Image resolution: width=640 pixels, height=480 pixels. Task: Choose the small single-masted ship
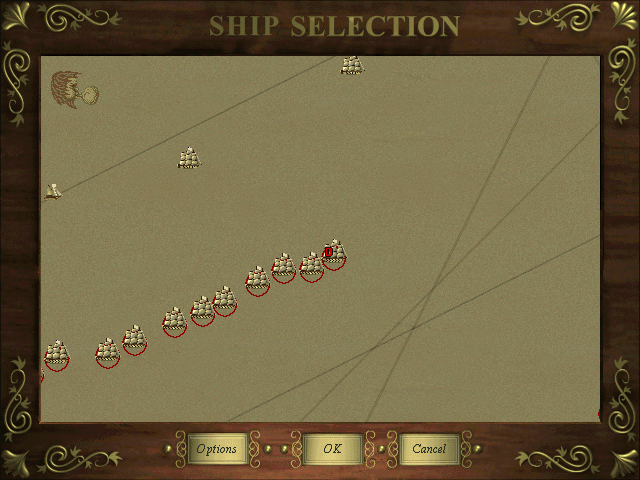point(53,191)
